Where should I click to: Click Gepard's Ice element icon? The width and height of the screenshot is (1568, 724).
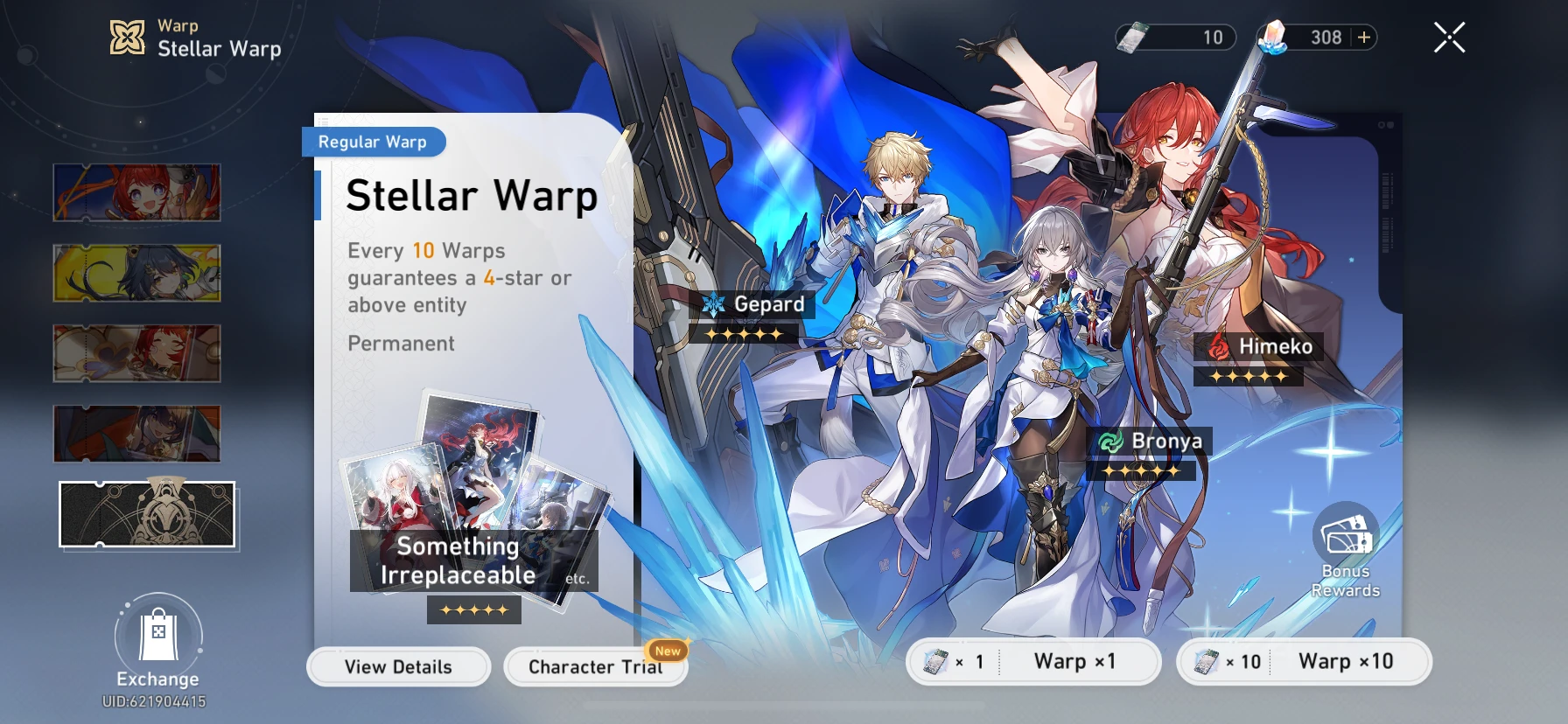tap(715, 304)
